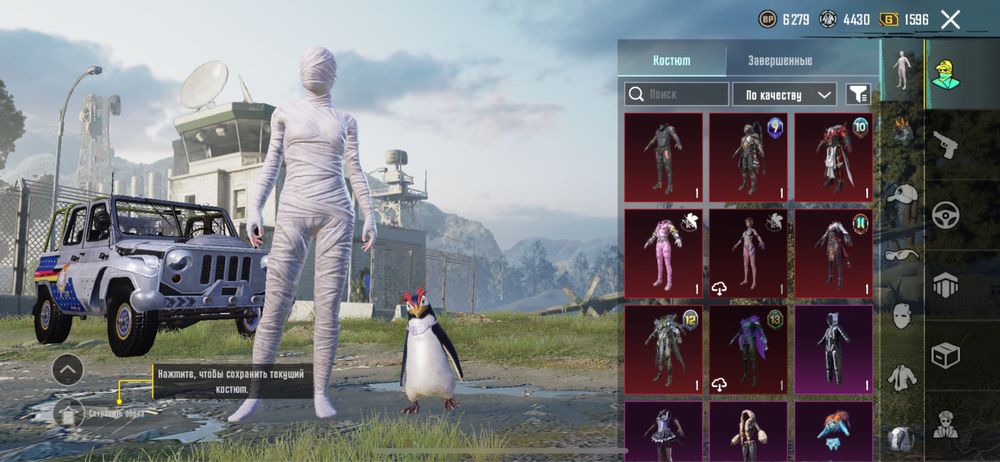Screen dimensions: 1000x462
Task: Switch to the Завершенные tab
Action: (x=780, y=60)
